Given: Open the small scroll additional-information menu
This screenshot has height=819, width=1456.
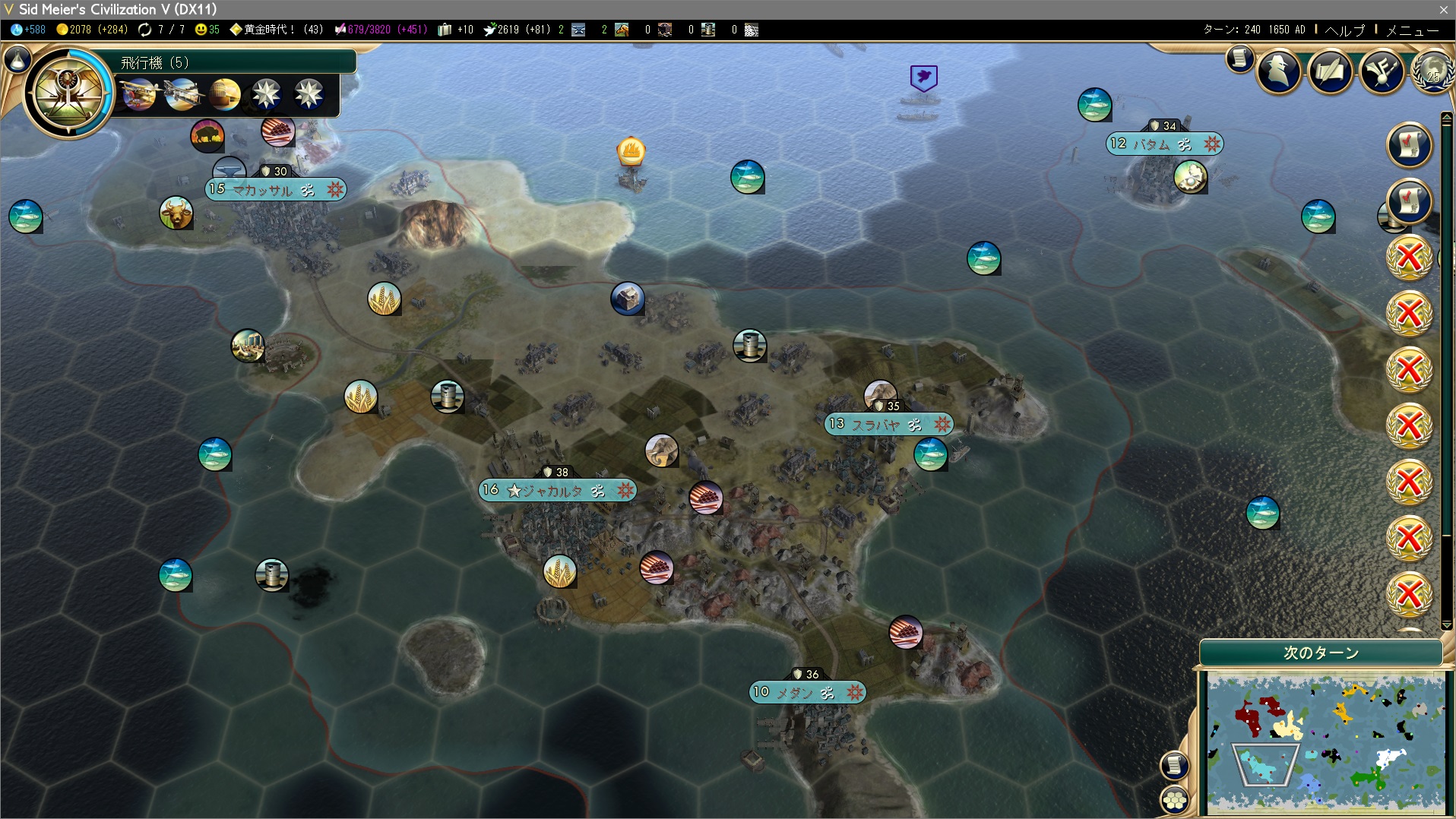Looking at the screenshot, I should (x=1239, y=58).
